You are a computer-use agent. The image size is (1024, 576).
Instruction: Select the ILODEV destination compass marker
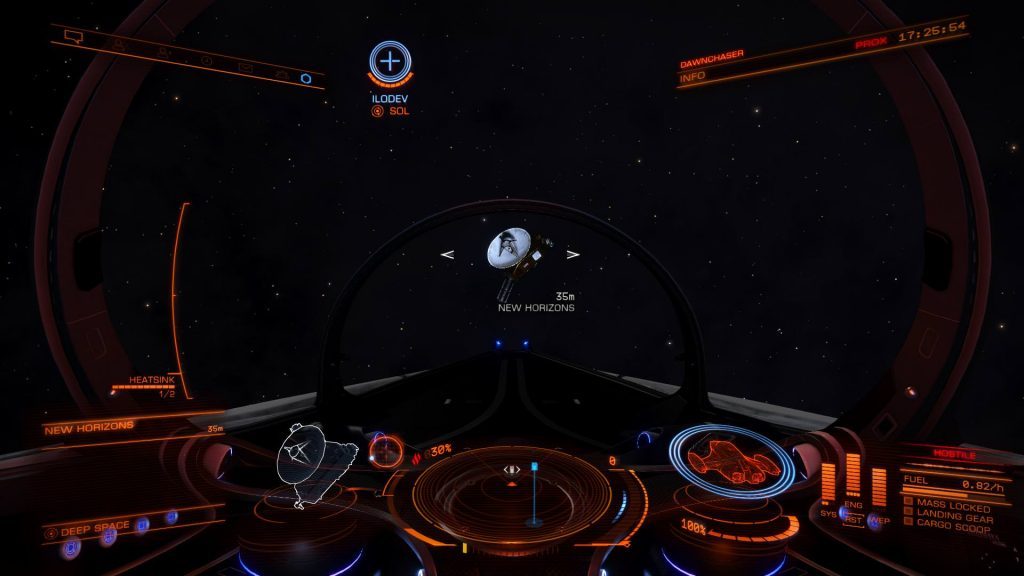390,62
